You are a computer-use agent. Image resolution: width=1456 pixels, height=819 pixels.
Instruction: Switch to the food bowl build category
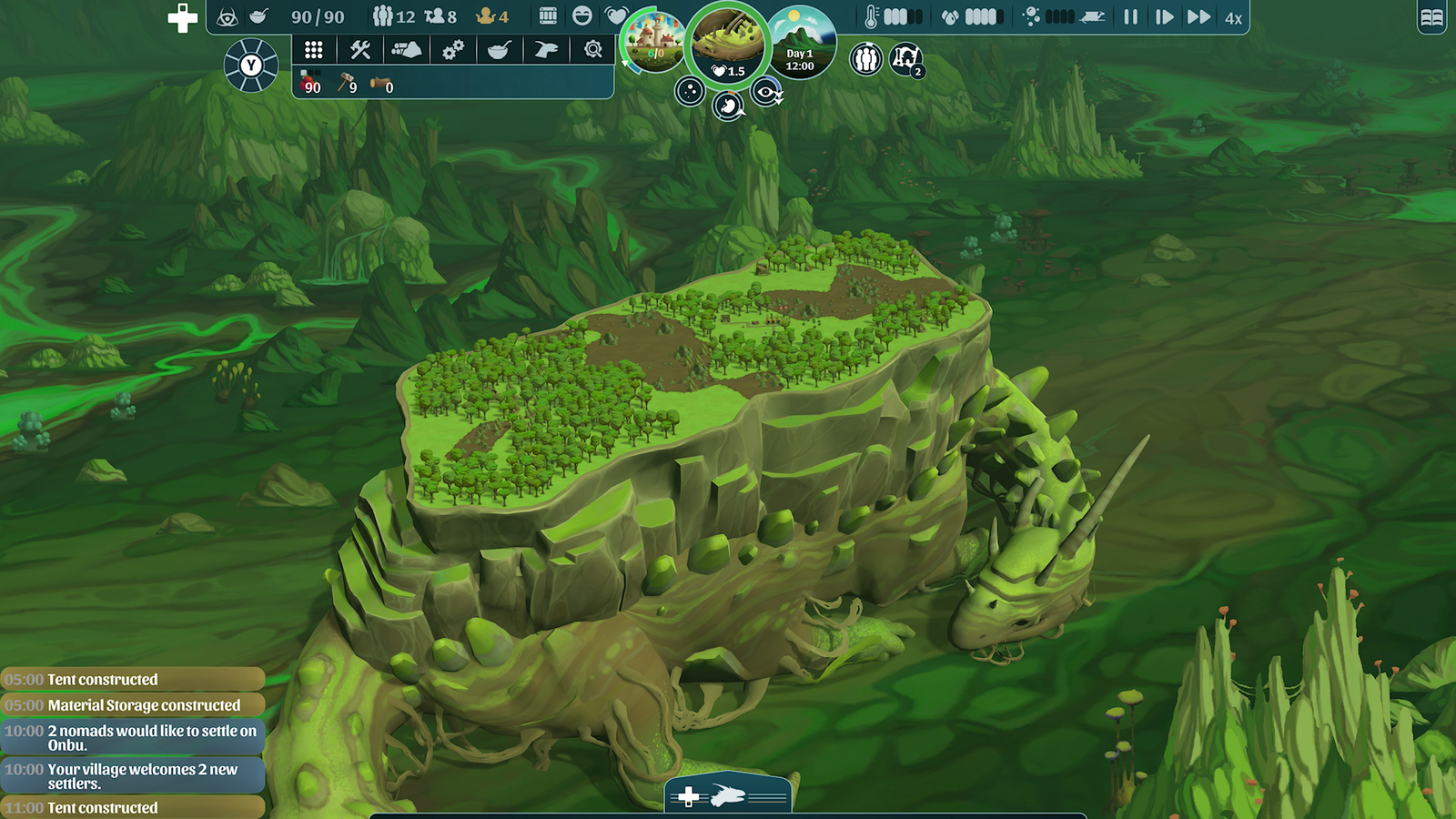[500, 50]
